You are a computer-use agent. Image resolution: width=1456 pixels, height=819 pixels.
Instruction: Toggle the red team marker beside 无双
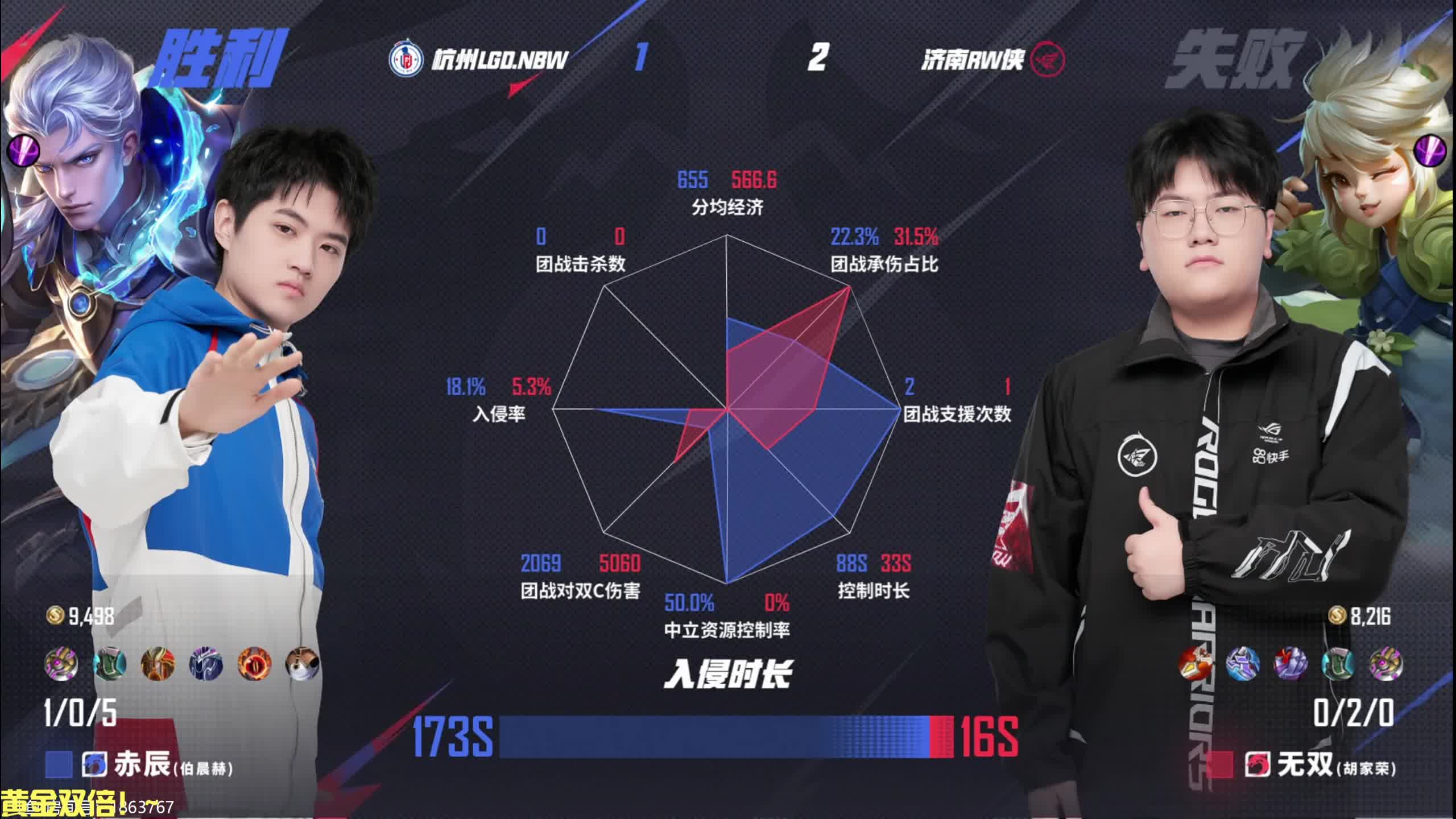click(x=1221, y=765)
